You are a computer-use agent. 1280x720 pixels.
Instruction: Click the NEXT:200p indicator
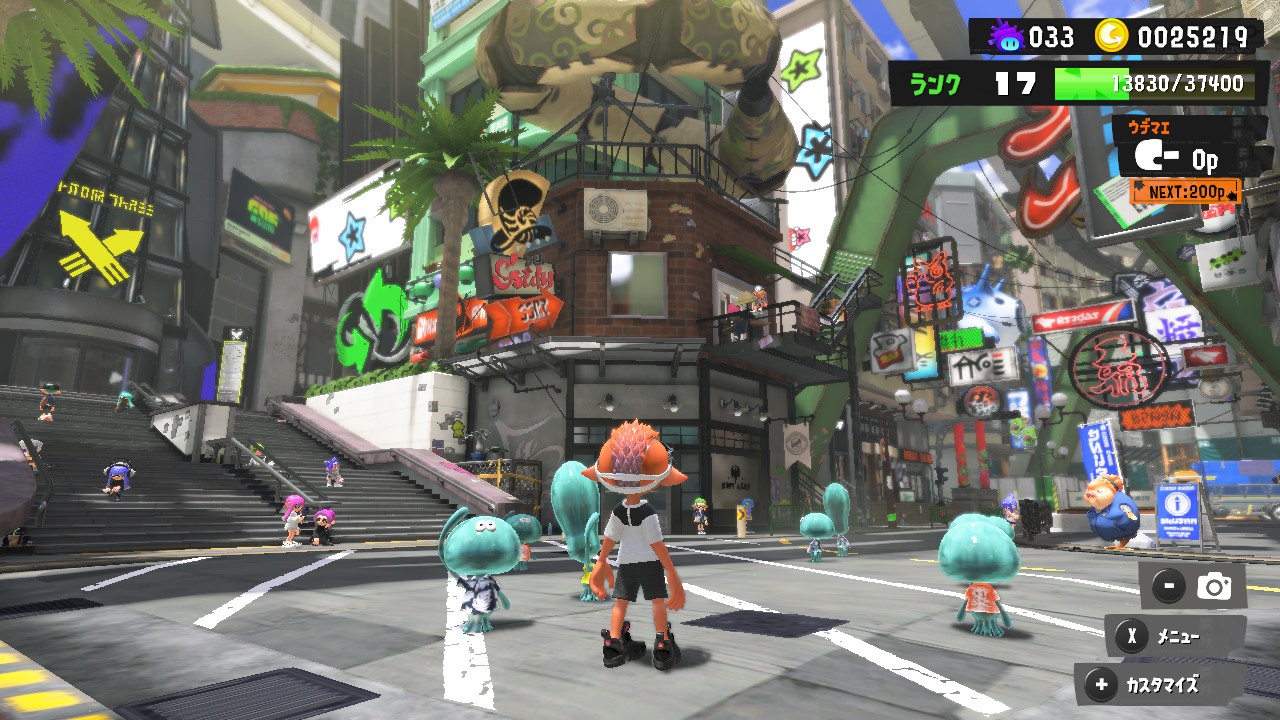point(1183,189)
